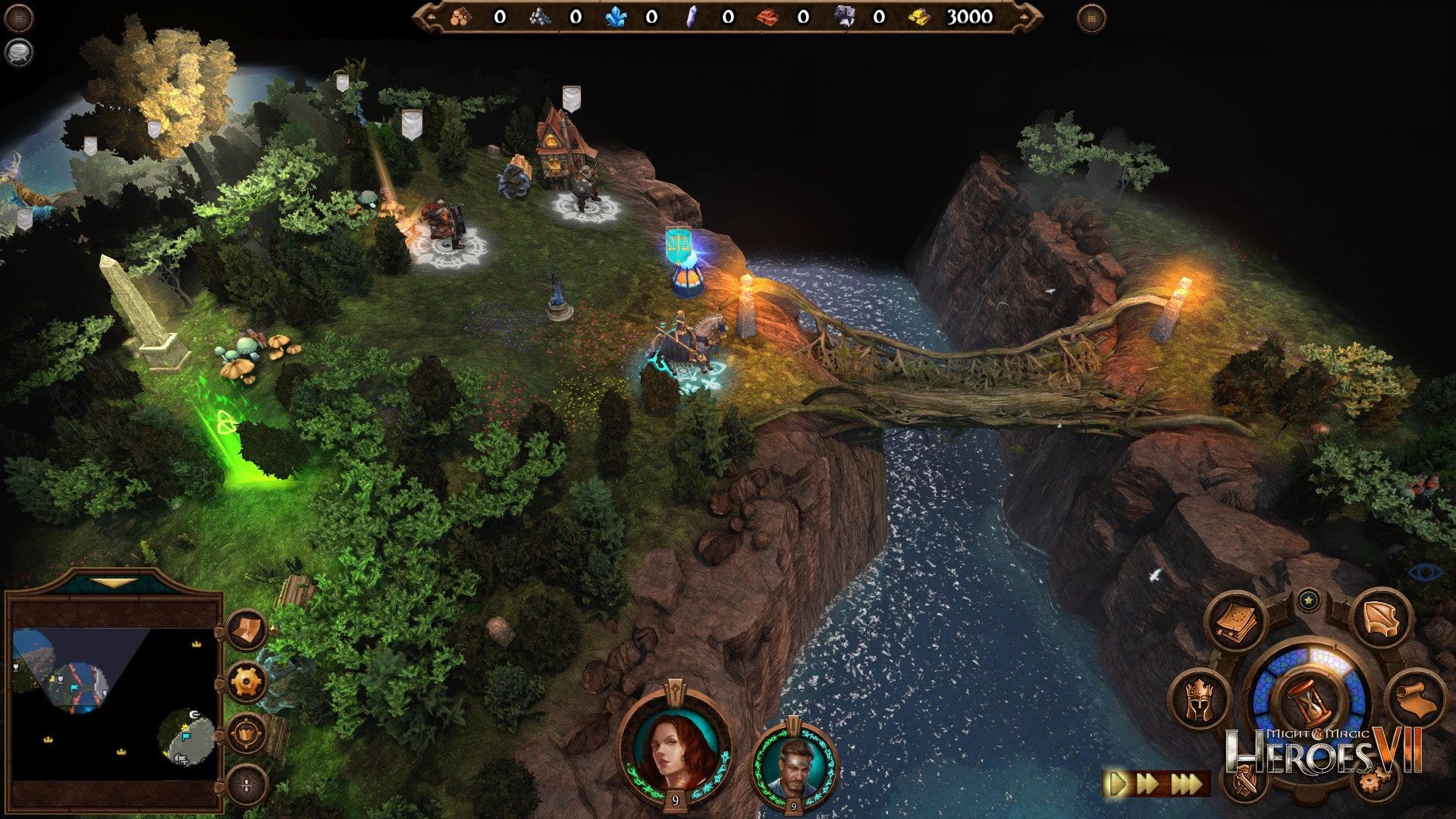Open the minimap's orange gear options

click(246, 682)
